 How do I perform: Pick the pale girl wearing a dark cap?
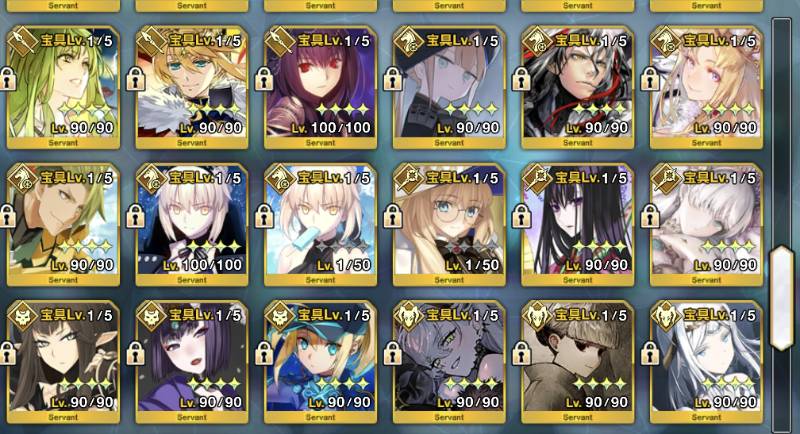[x=449, y=85]
